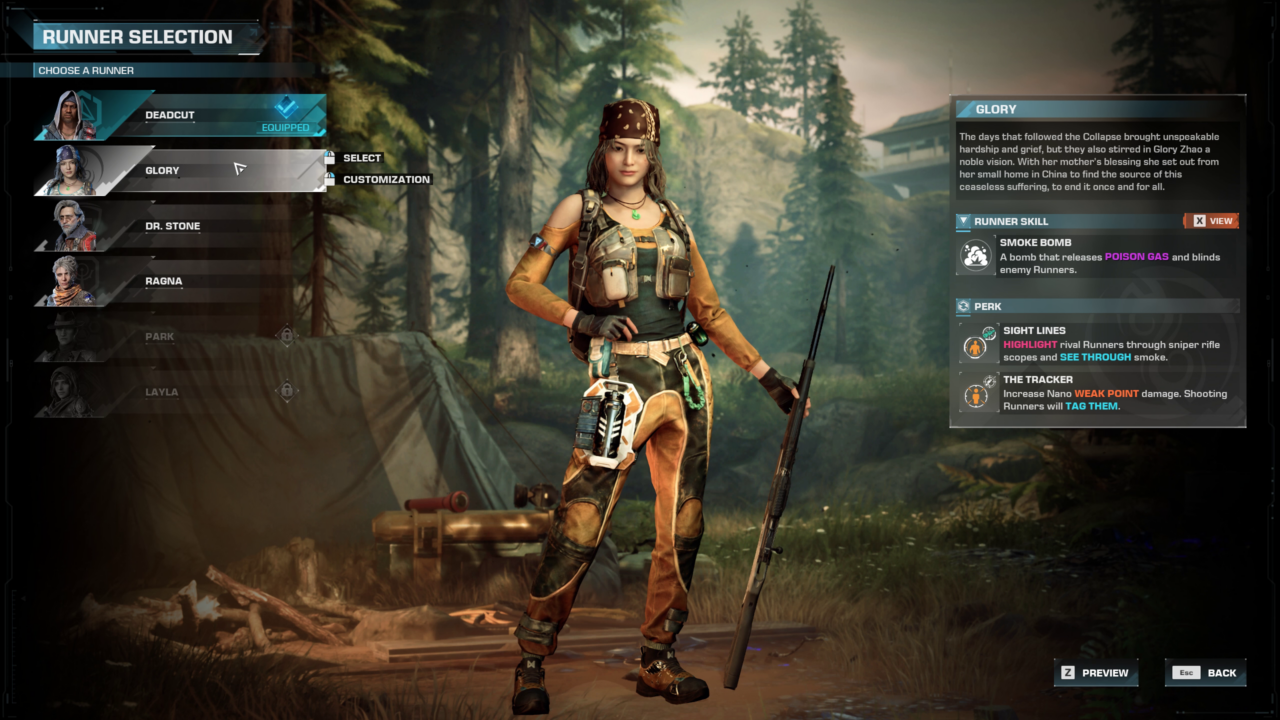Click the Sight Lines perk icon
Screen dimensions: 1280x720
[x=976, y=343]
